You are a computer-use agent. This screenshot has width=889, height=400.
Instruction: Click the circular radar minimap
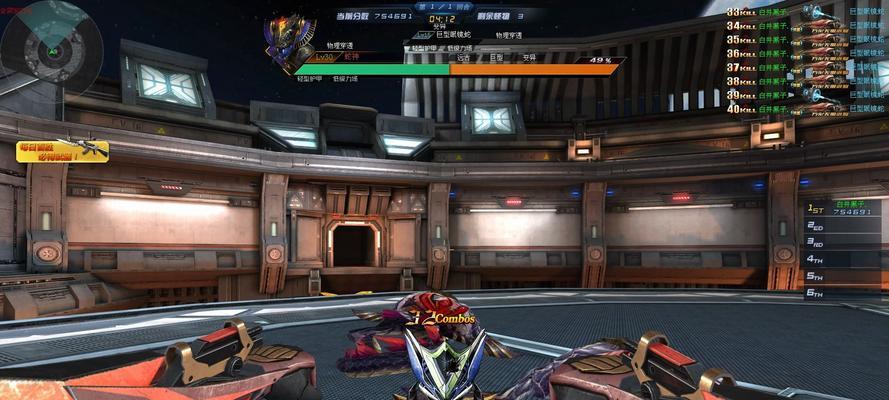(50, 46)
